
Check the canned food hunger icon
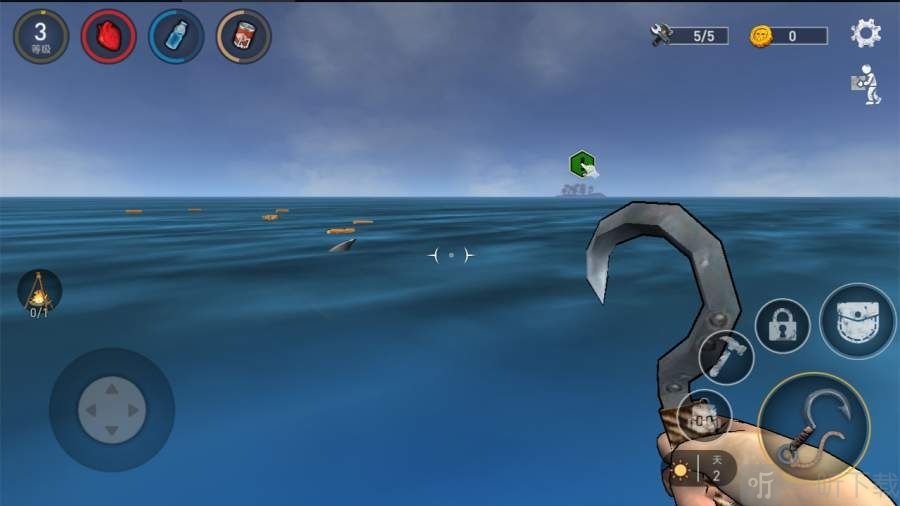coord(243,36)
